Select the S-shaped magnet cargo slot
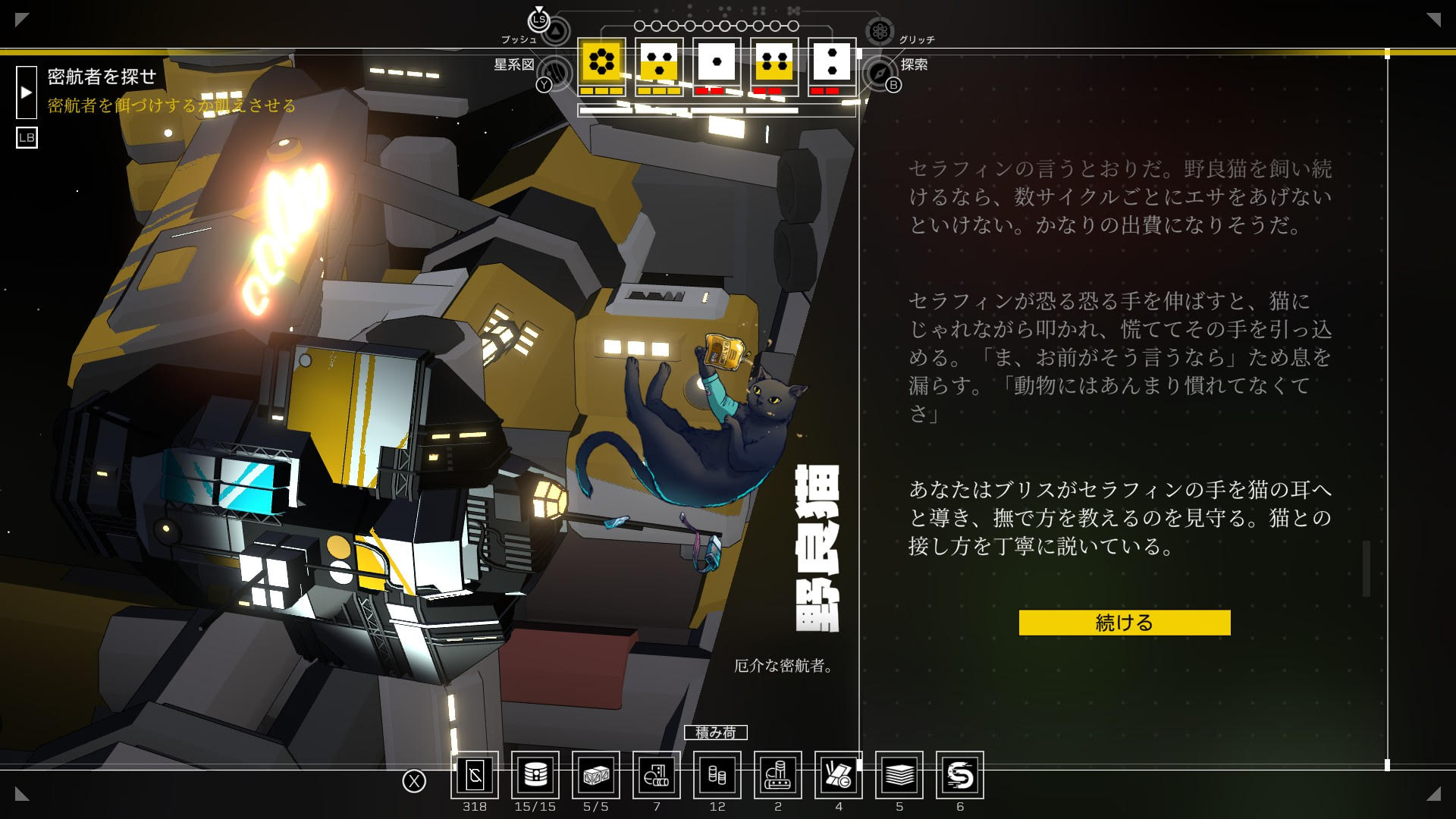1456x819 pixels. pyautogui.click(x=960, y=775)
